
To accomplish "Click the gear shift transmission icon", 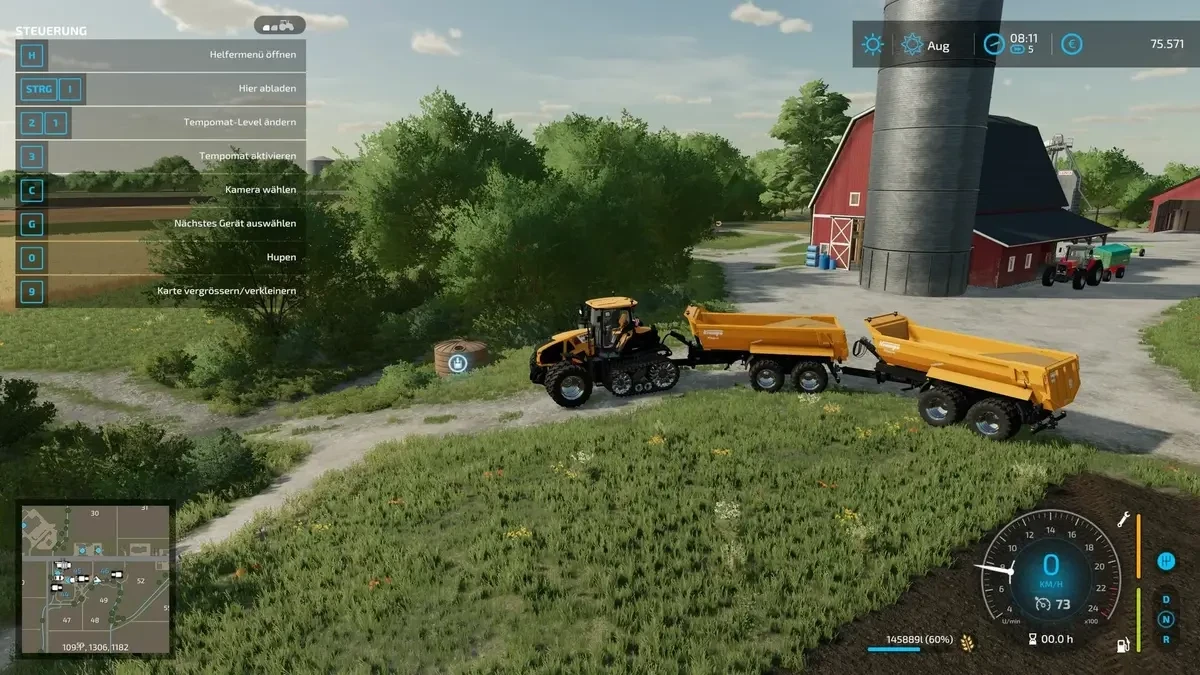I will click(x=1165, y=561).
